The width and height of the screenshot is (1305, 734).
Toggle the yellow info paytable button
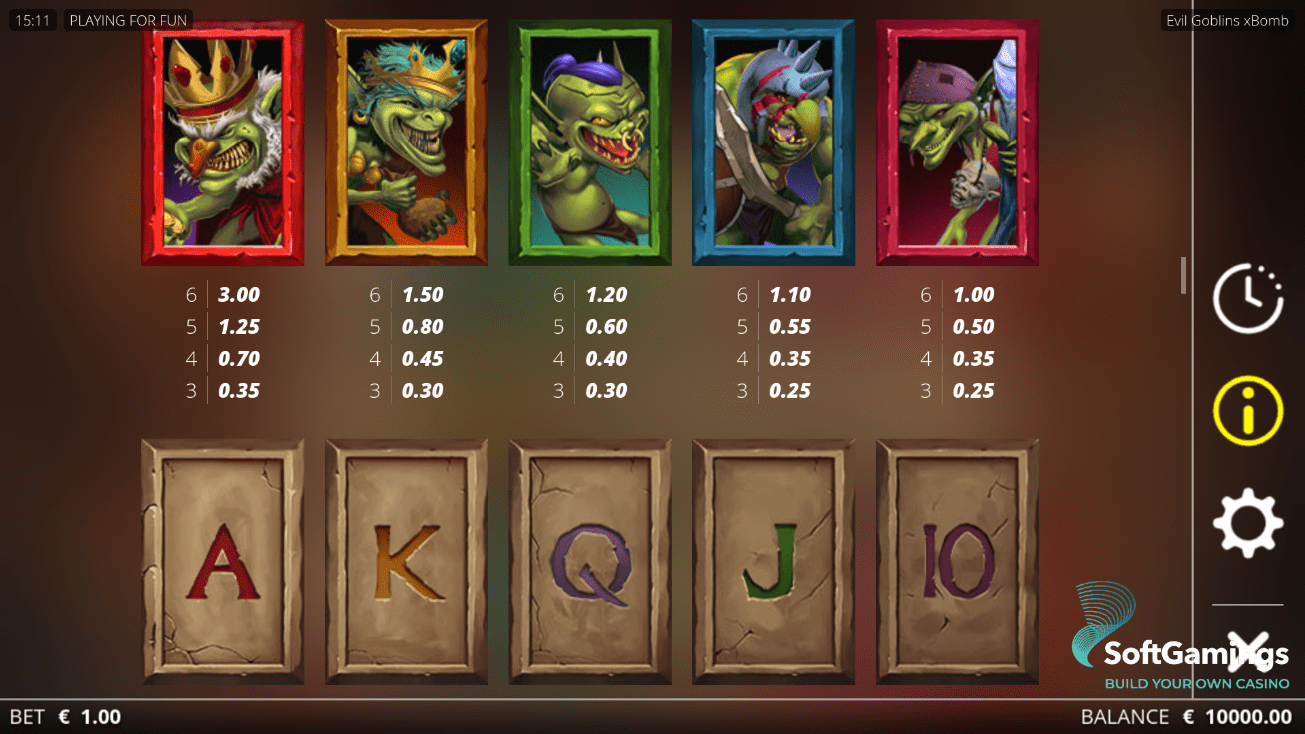coord(1247,411)
